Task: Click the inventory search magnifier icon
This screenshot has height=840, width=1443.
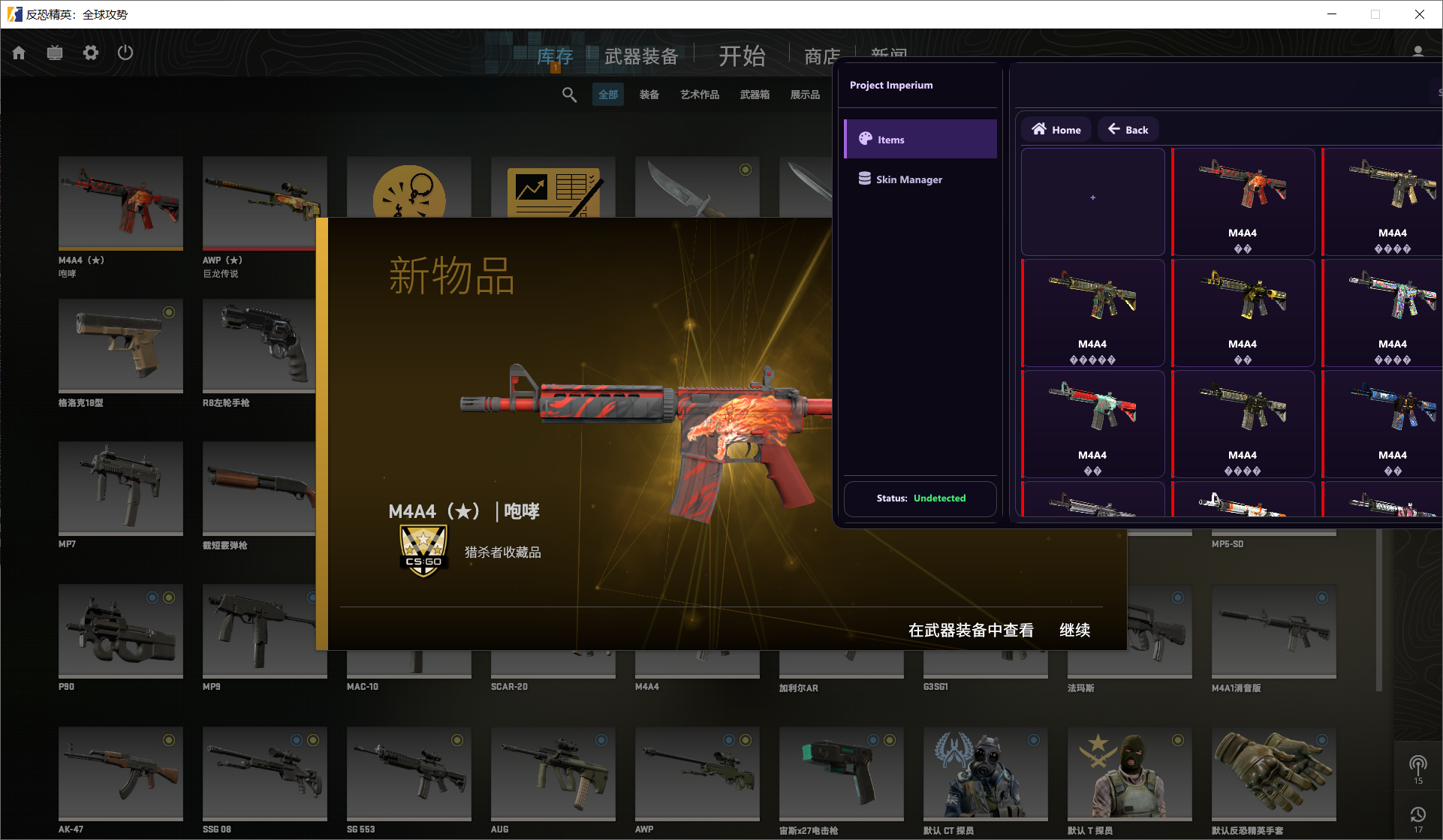Action: click(569, 94)
